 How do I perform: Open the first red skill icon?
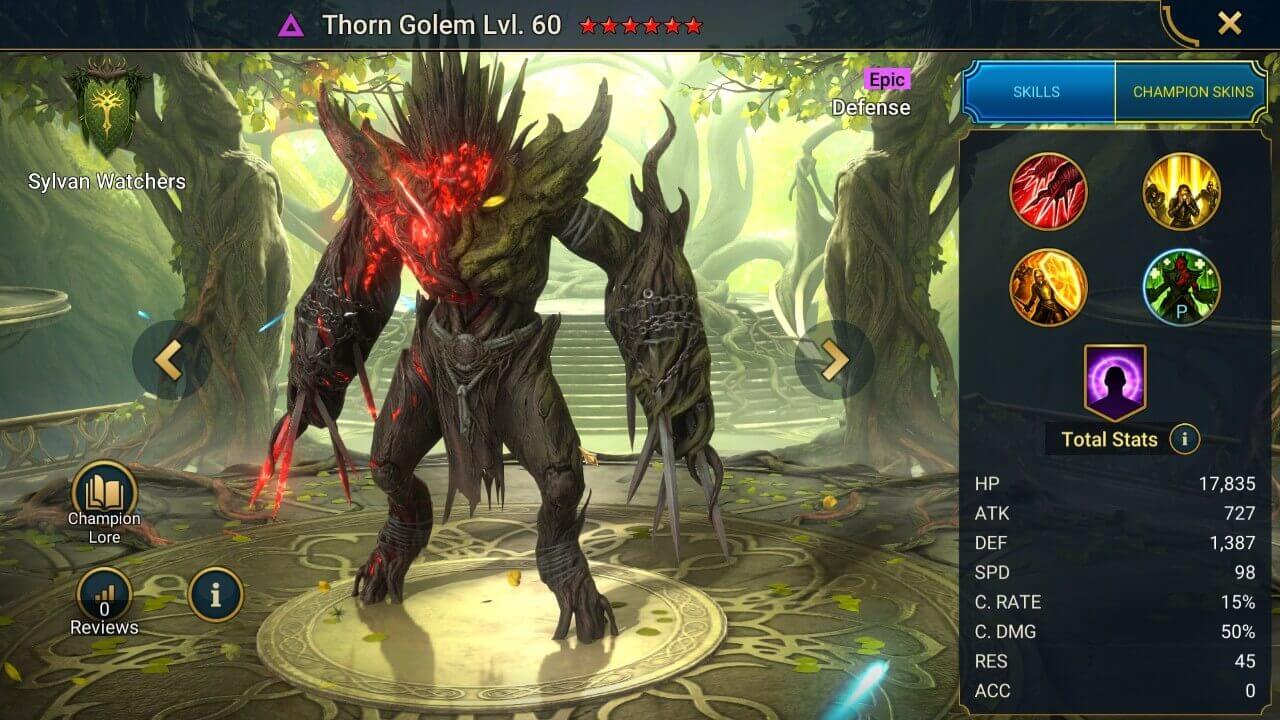(x=1049, y=192)
